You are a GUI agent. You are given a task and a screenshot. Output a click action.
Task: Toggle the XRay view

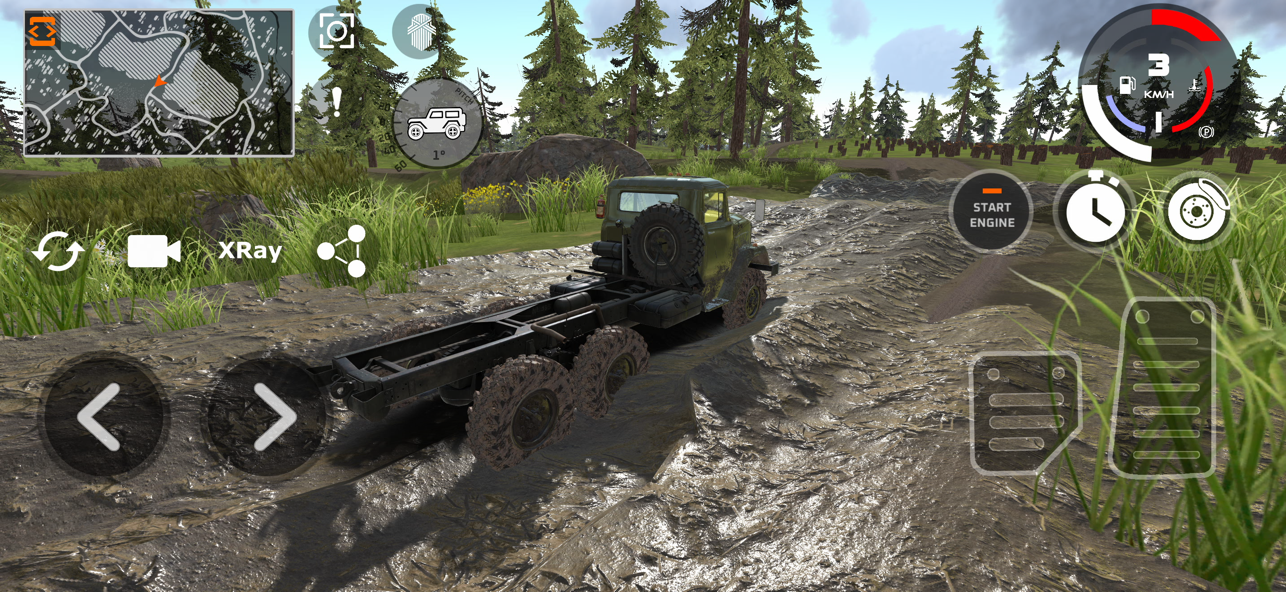pos(250,251)
